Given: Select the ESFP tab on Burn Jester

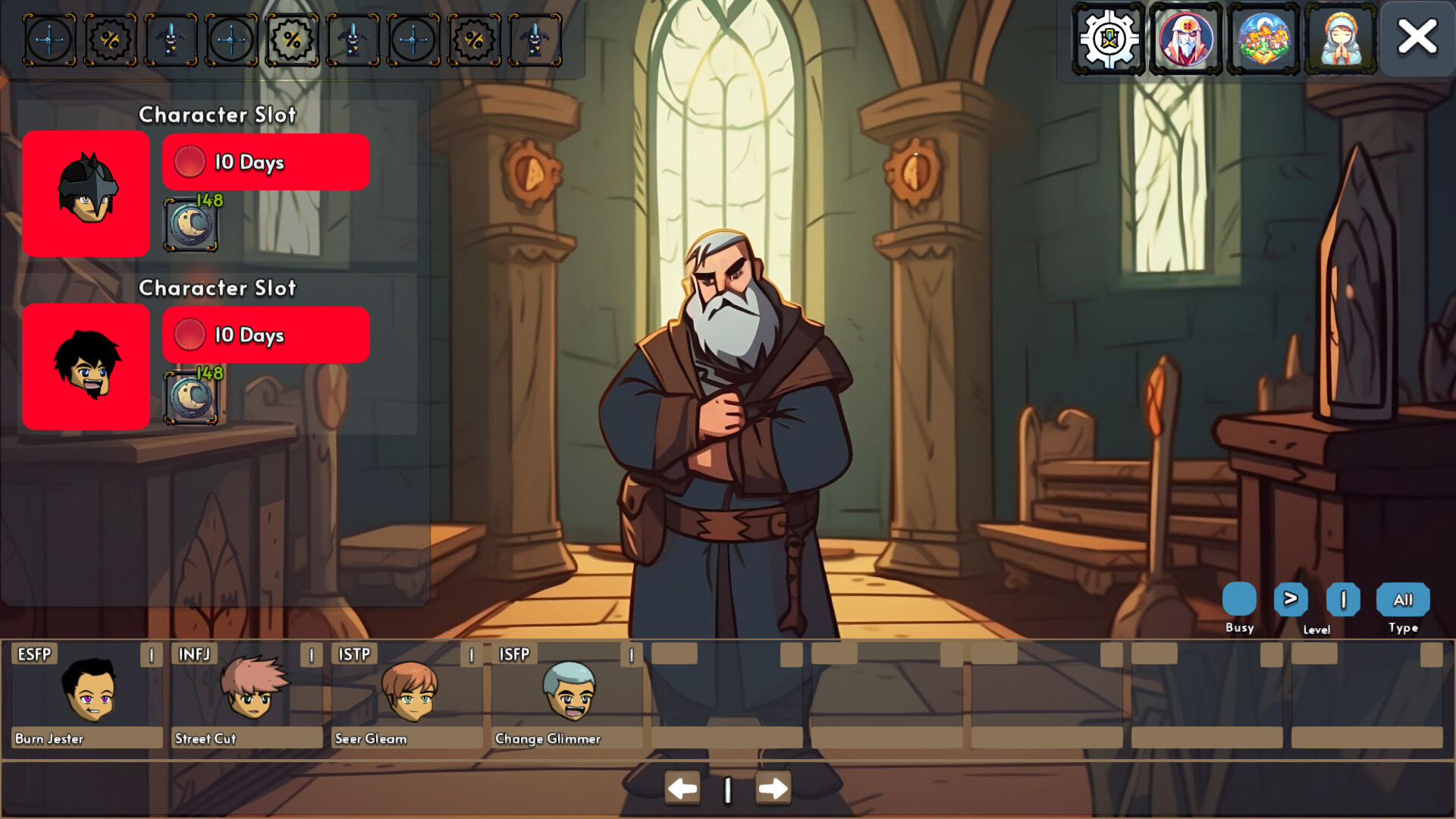Looking at the screenshot, I should click(x=35, y=654).
